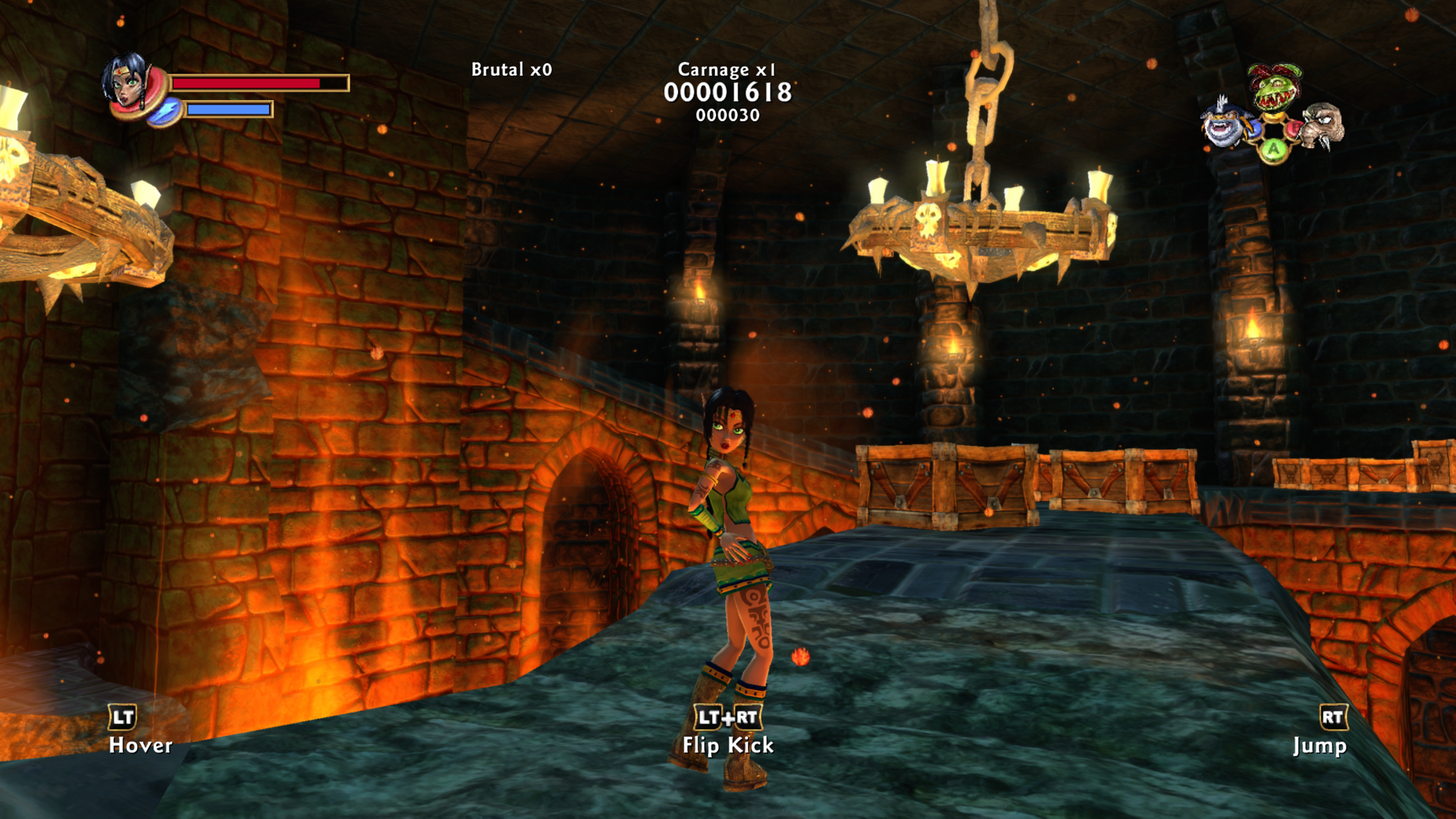1456x819 pixels.
Task: Click the blue lightning bolt energy icon
Action: (165, 111)
